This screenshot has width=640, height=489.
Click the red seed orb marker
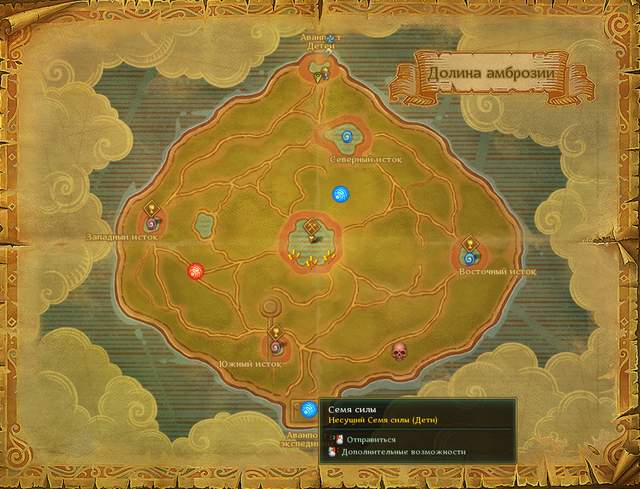[196, 270]
